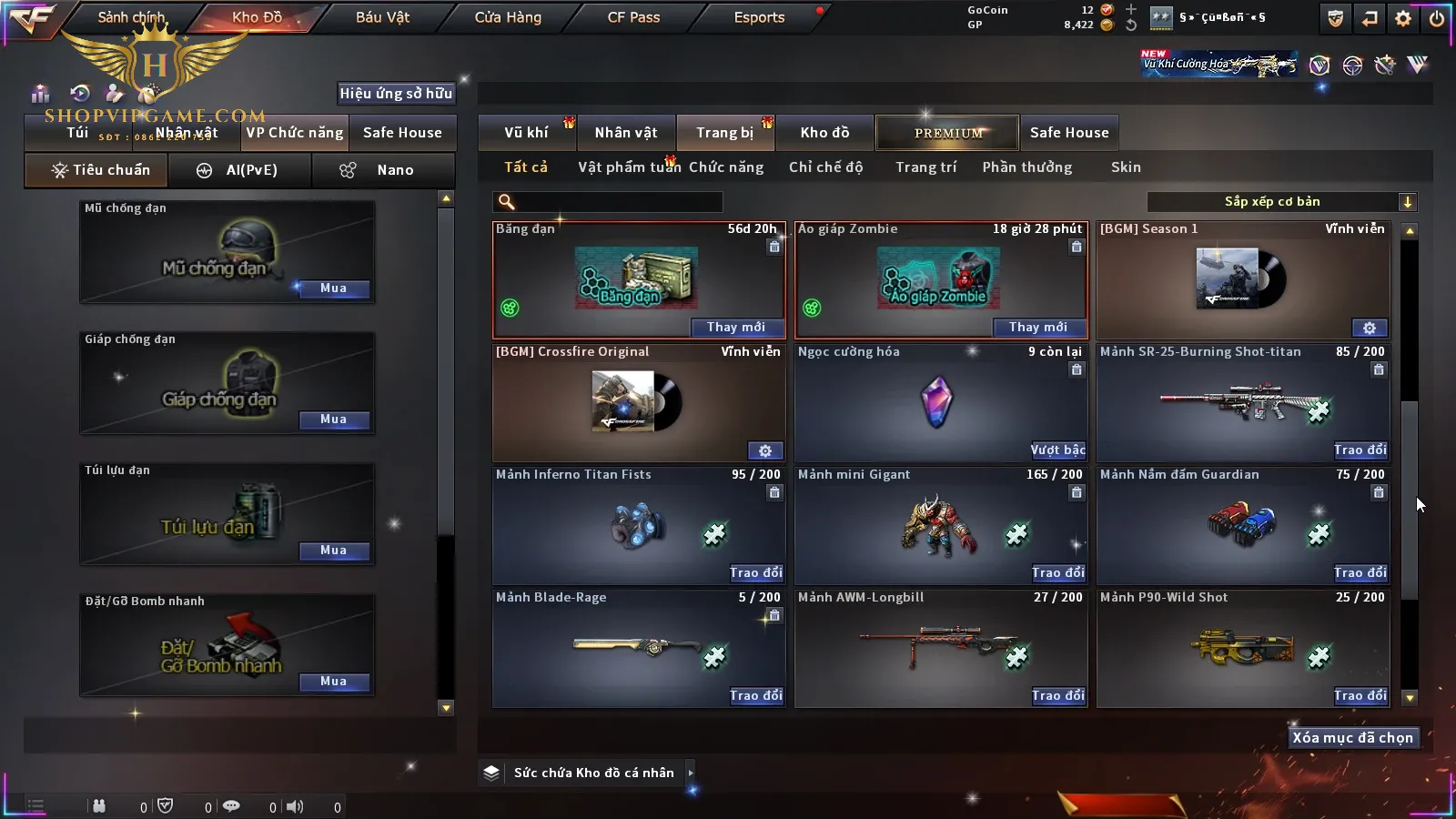The height and width of the screenshot is (819, 1456).
Task: Click Xóa mục đã chọn button
Action: pyautogui.click(x=1352, y=738)
